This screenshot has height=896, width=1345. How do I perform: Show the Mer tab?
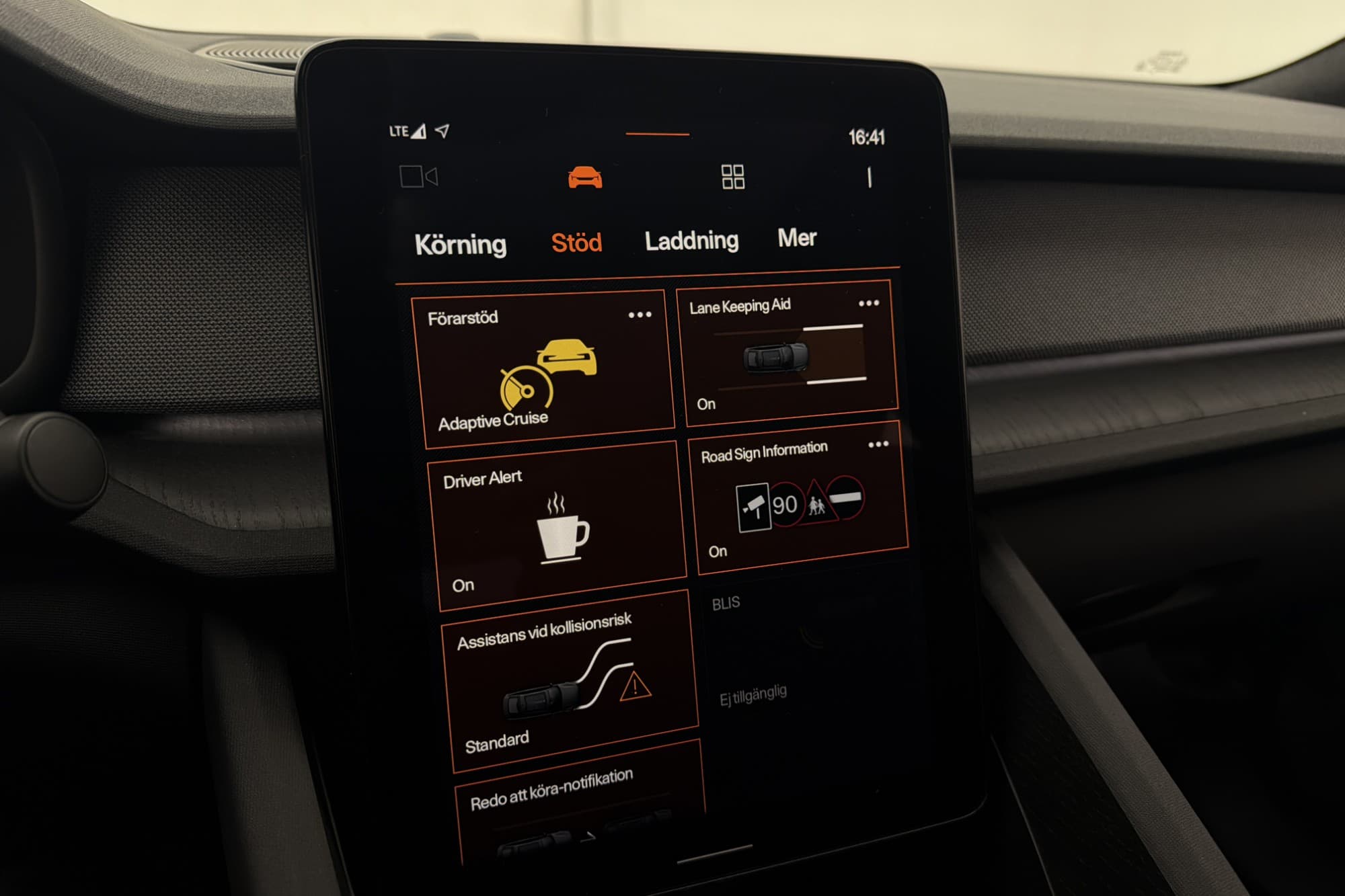797,238
